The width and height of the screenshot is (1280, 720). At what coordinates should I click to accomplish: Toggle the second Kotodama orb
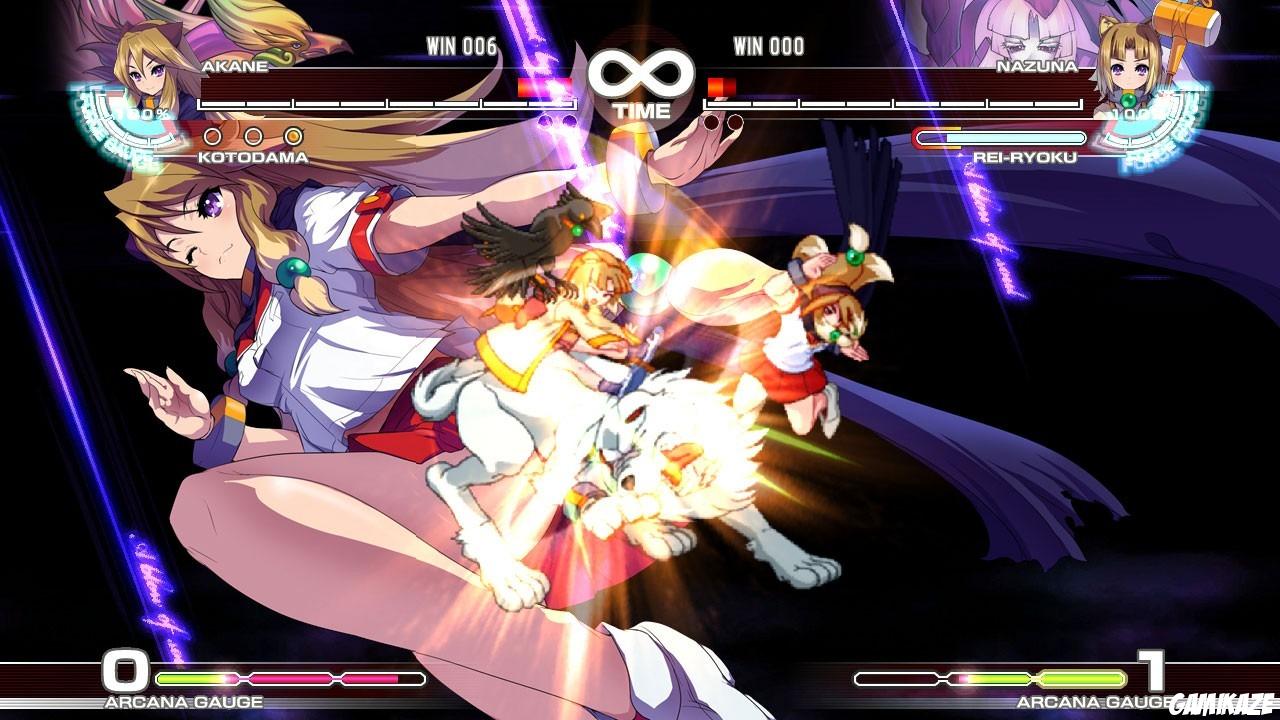coord(251,137)
